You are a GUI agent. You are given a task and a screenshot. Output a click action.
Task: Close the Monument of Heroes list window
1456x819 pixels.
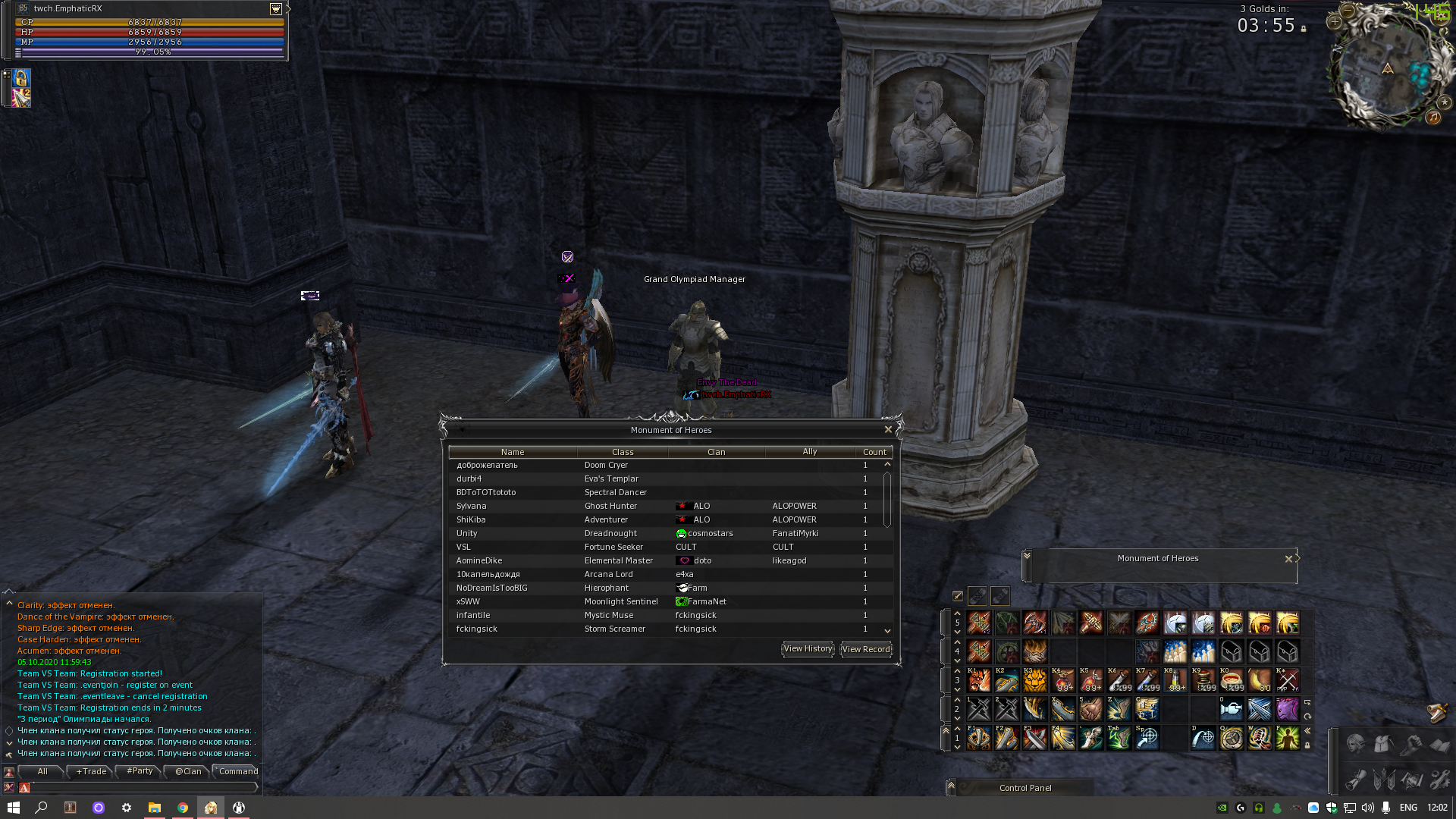[888, 429]
